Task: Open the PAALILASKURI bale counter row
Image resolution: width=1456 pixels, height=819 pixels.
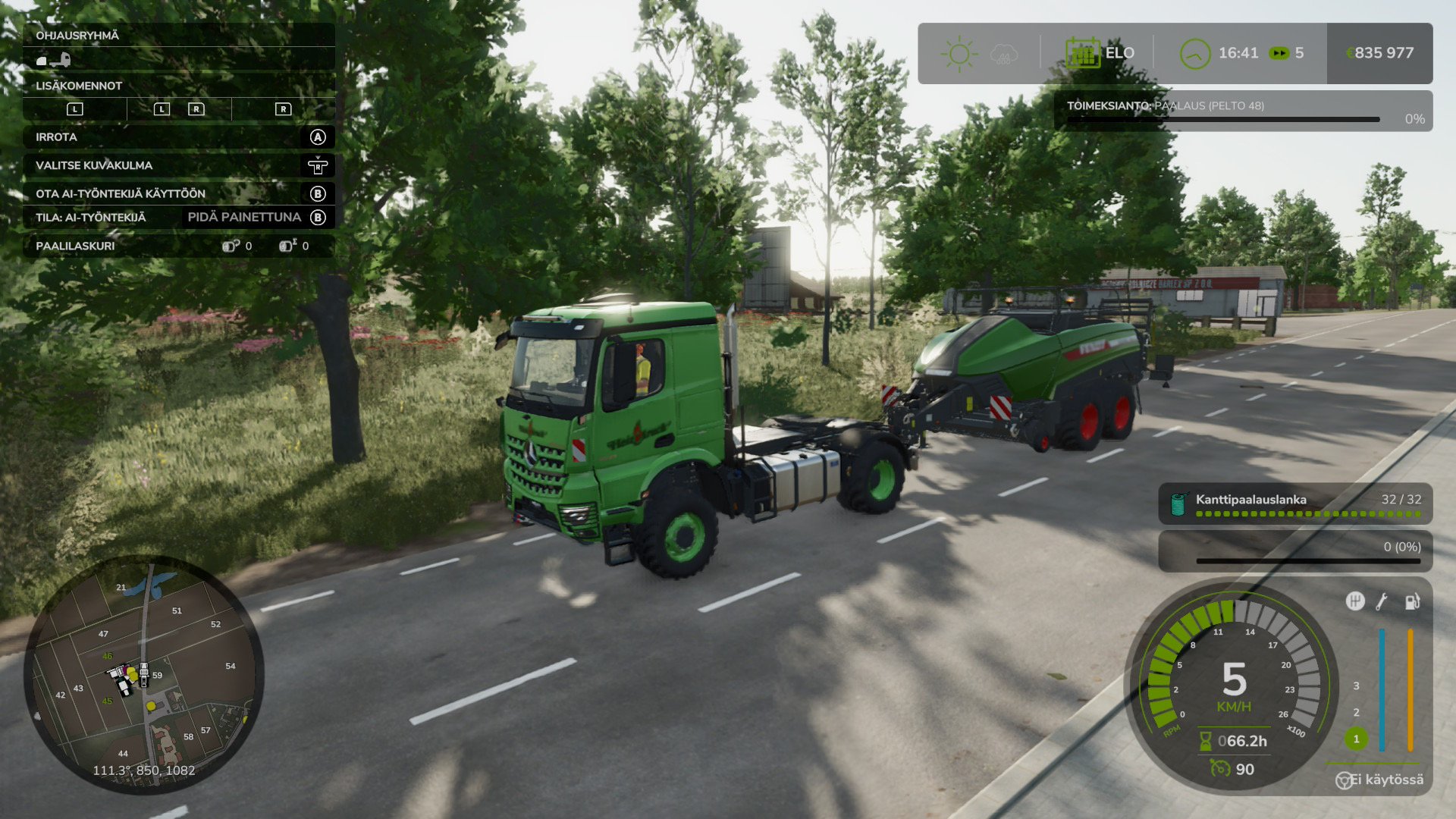Action: [x=179, y=246]
